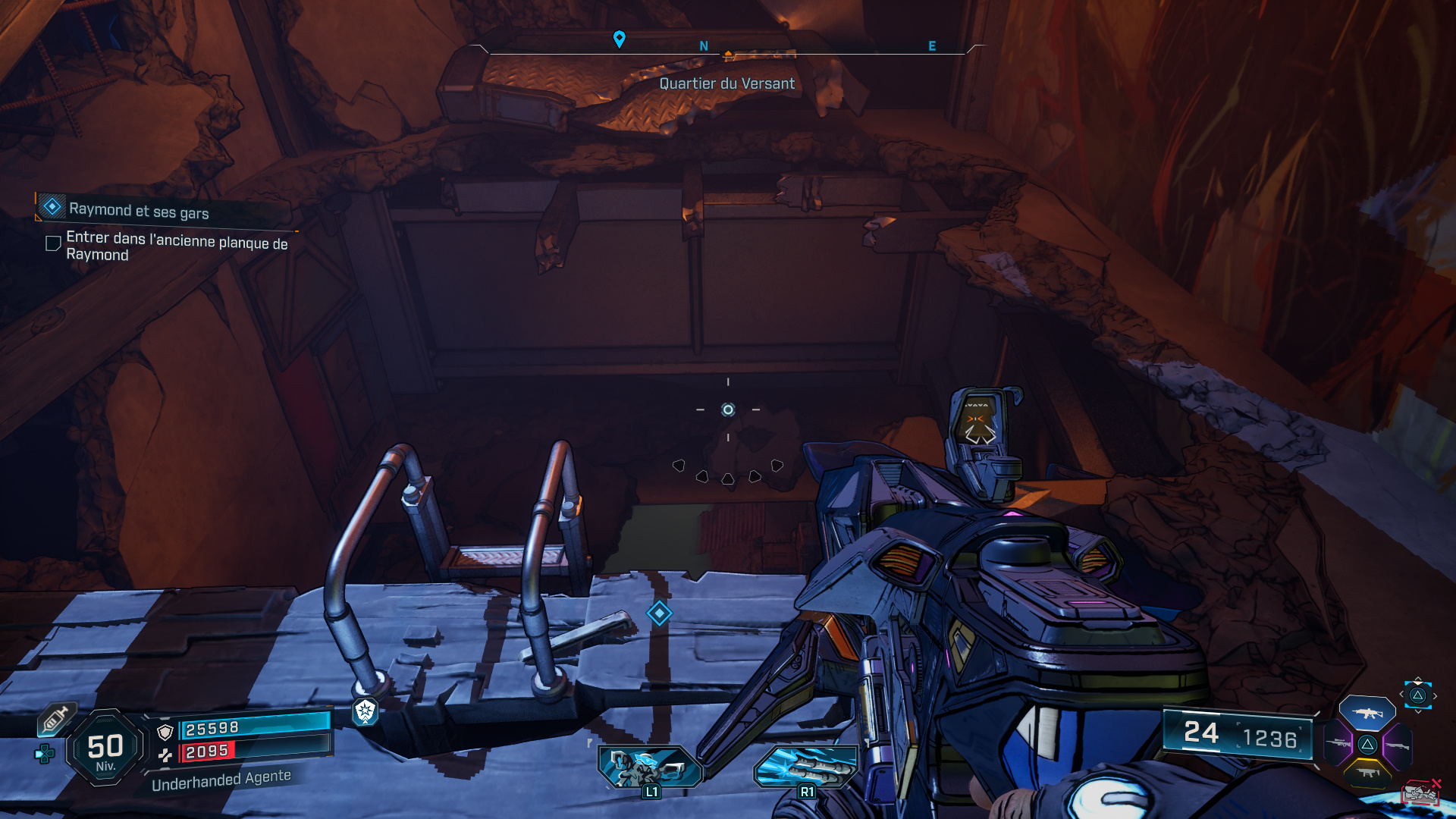Click the grenade icon with the red cross

click(x=1420, y=792)
